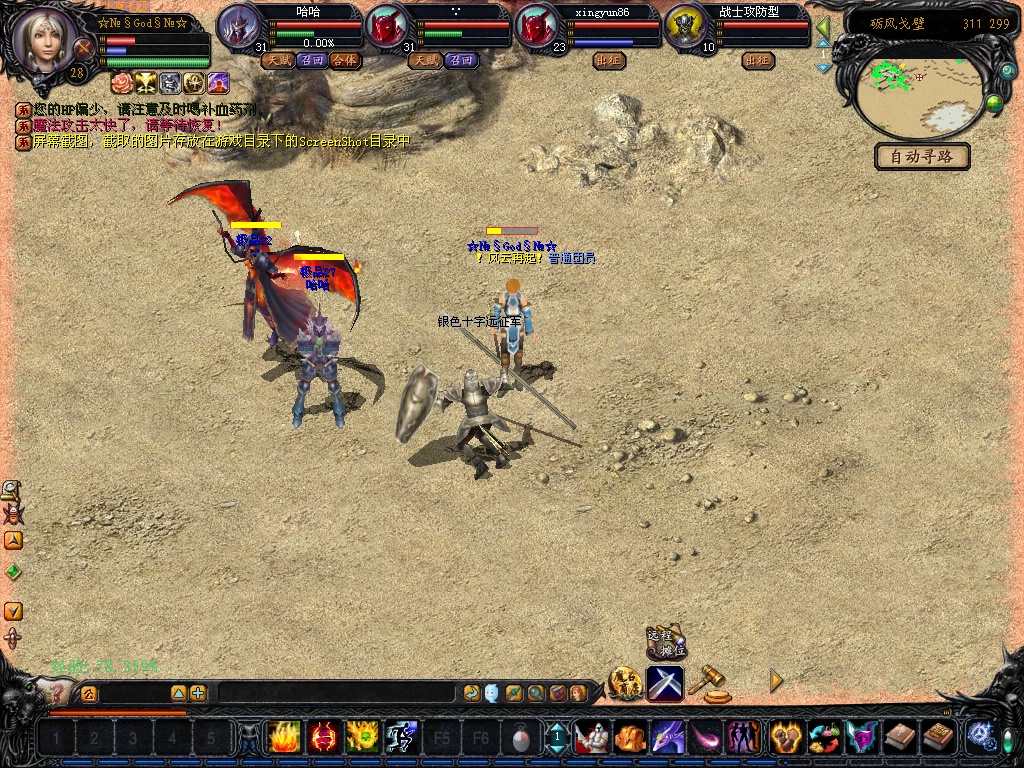Viewport: 1024px width, 768px height.
Task: Send out the 战士攻防型 pet with 出征
Action: tap(759, 60)
